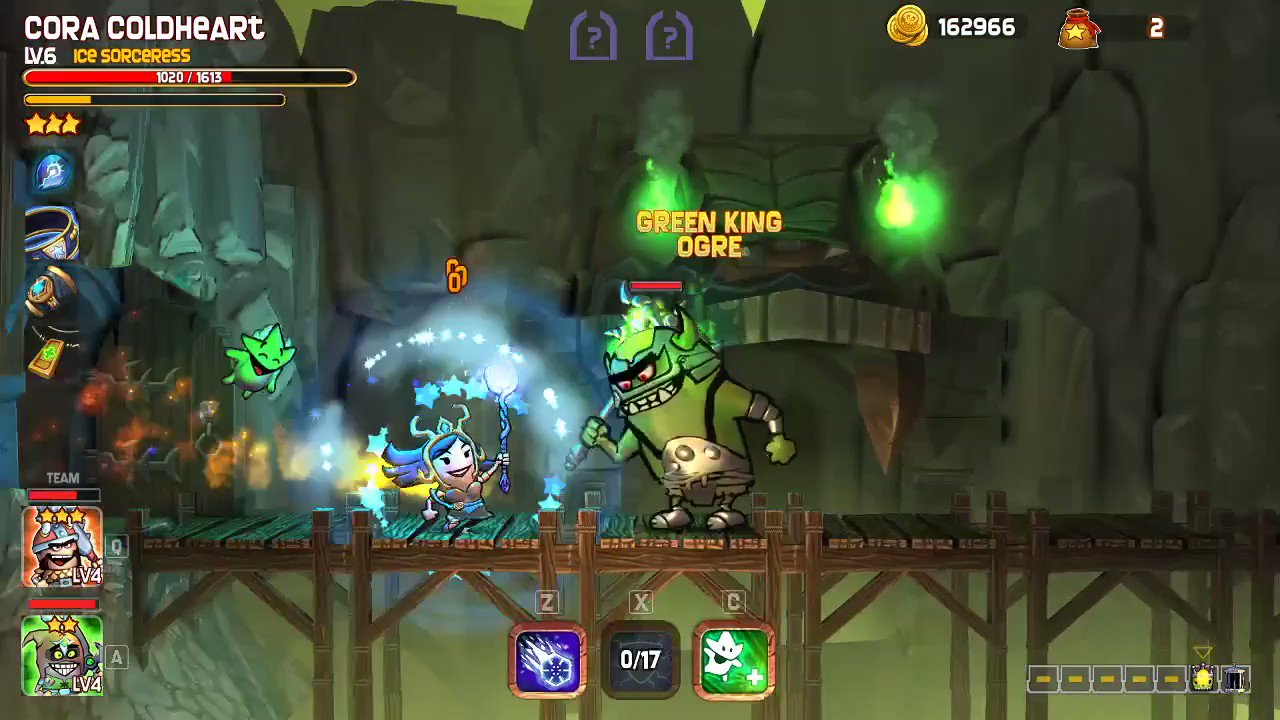Select the blue spell orb in the sidebar
This screenshot has height=720, width=1280.
click(50, 172)
